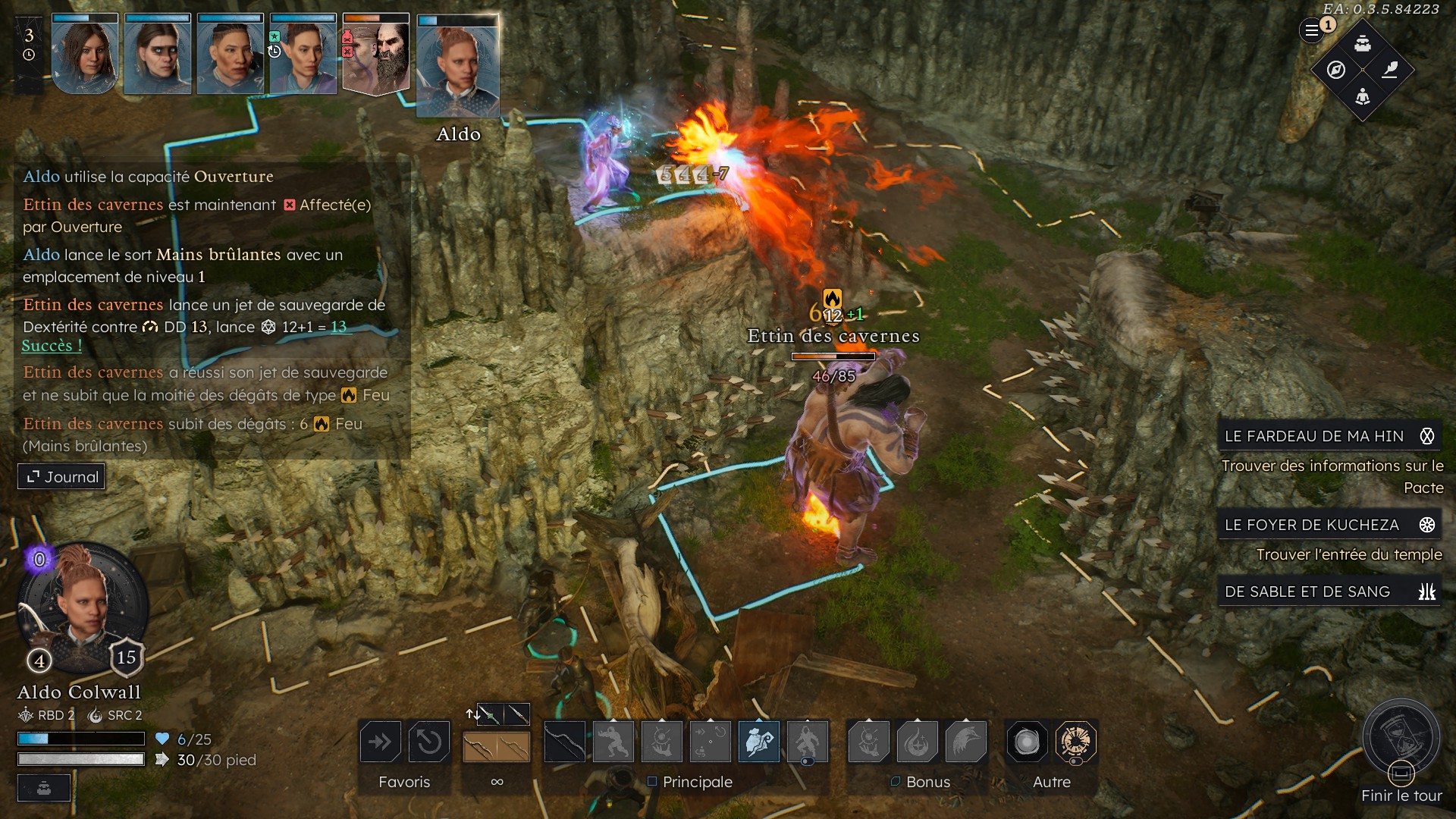Activate the highlighted spellcasting action in Principale
The width and height of the screenshot is (1456, 819).
(758, 742)
